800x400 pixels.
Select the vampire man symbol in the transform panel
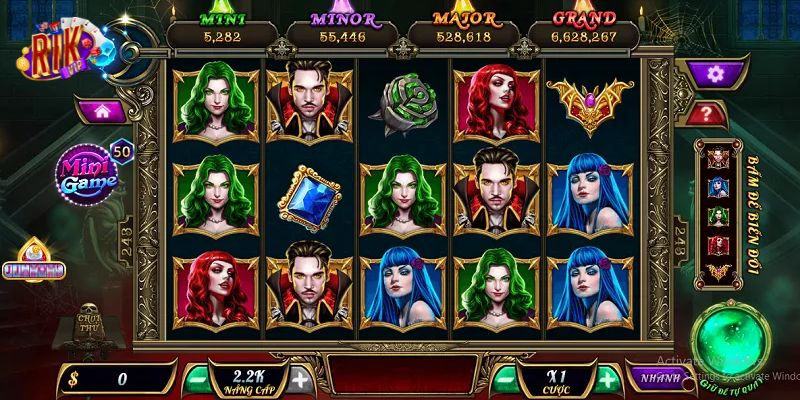coord(716,158)
